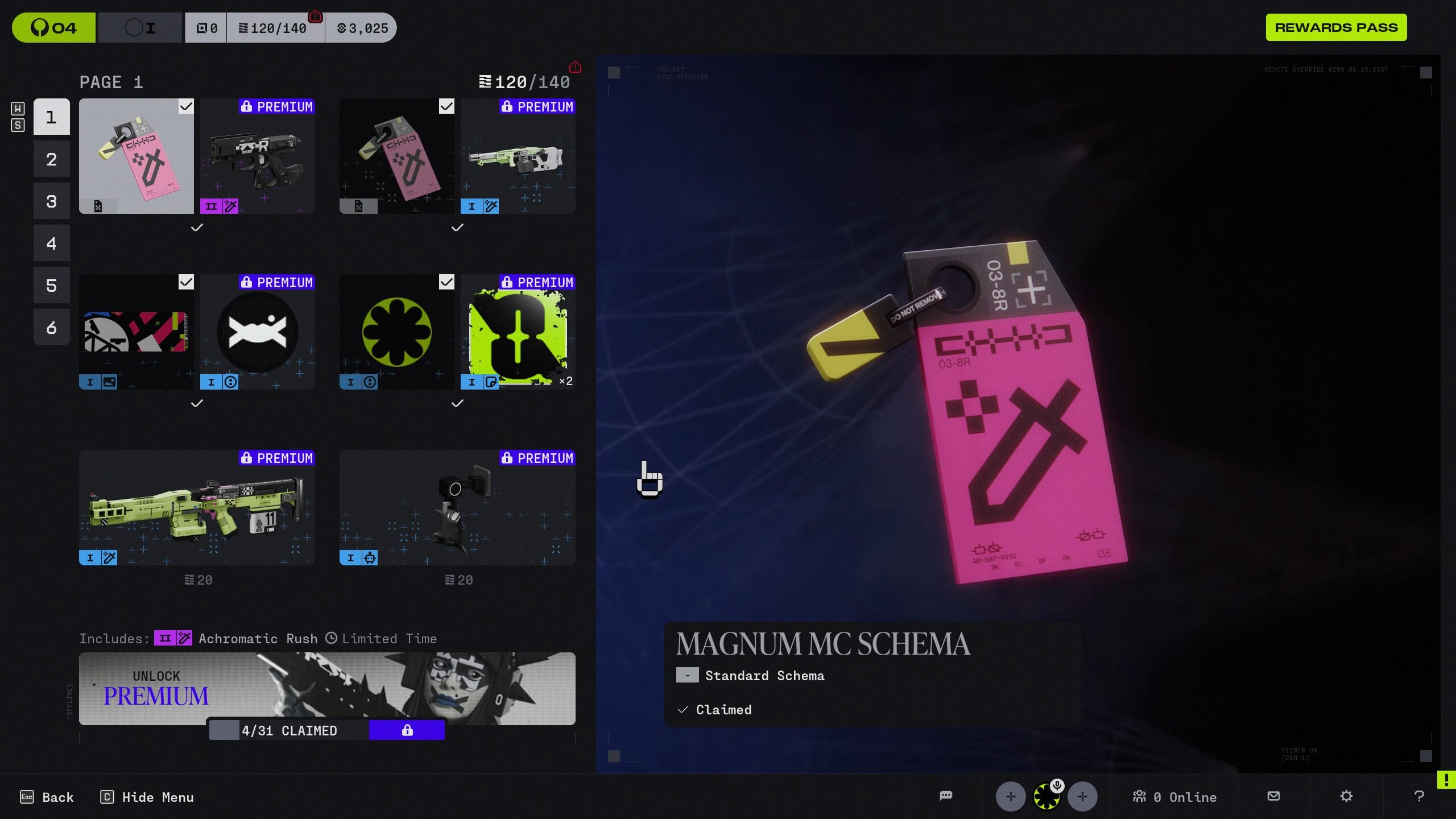The height and width of the screenshot is (819, 1456).
Task: Click the help question mark icon
Action: pos(1418,796)
